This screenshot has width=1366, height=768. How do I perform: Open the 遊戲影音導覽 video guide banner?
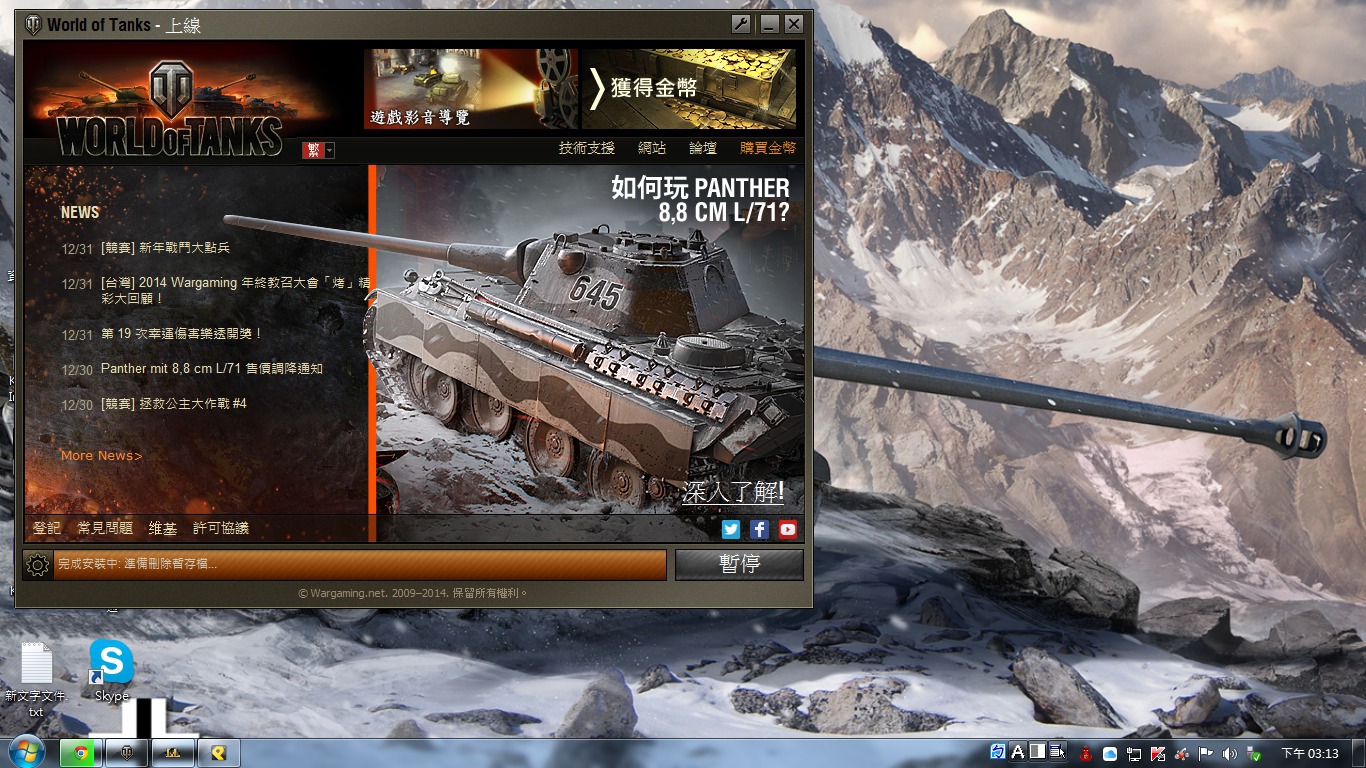click(470, 89)
